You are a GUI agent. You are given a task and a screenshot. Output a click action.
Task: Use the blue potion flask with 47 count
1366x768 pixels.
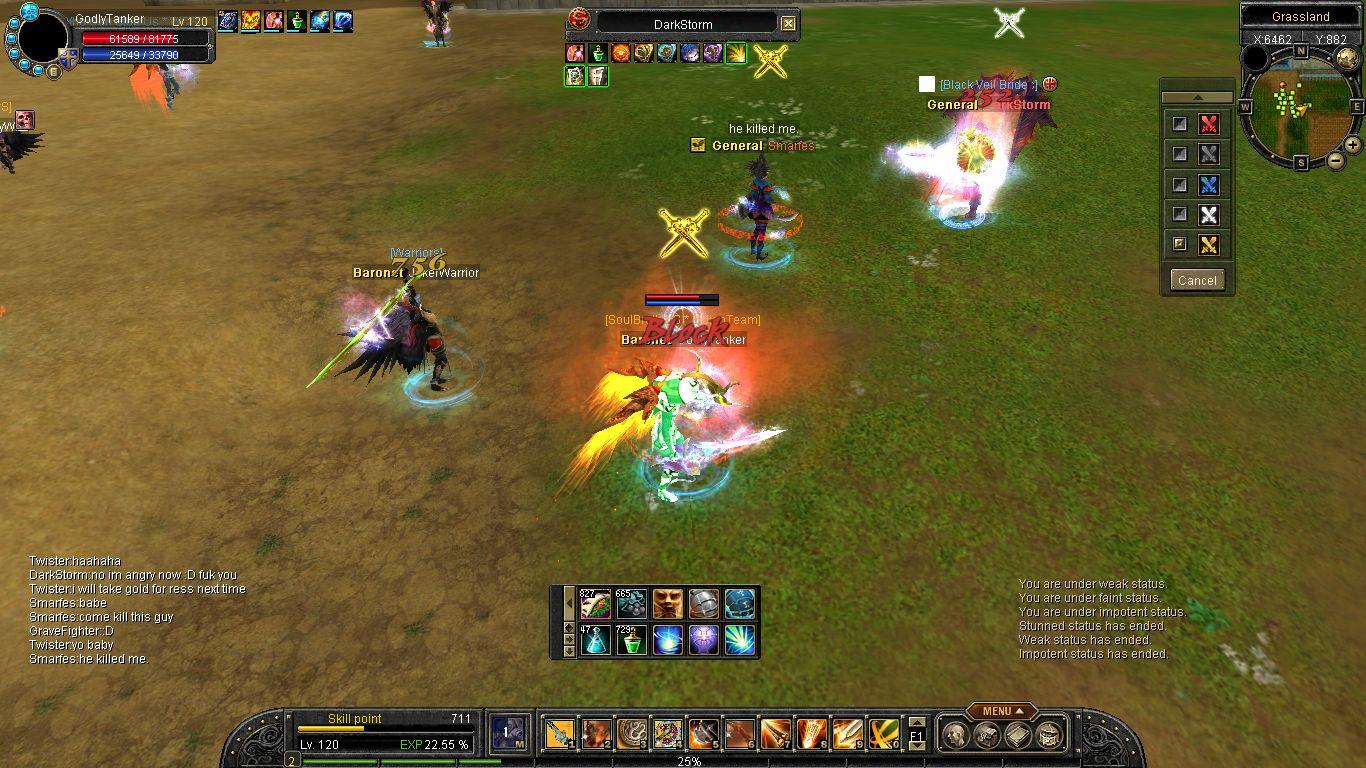596,640
